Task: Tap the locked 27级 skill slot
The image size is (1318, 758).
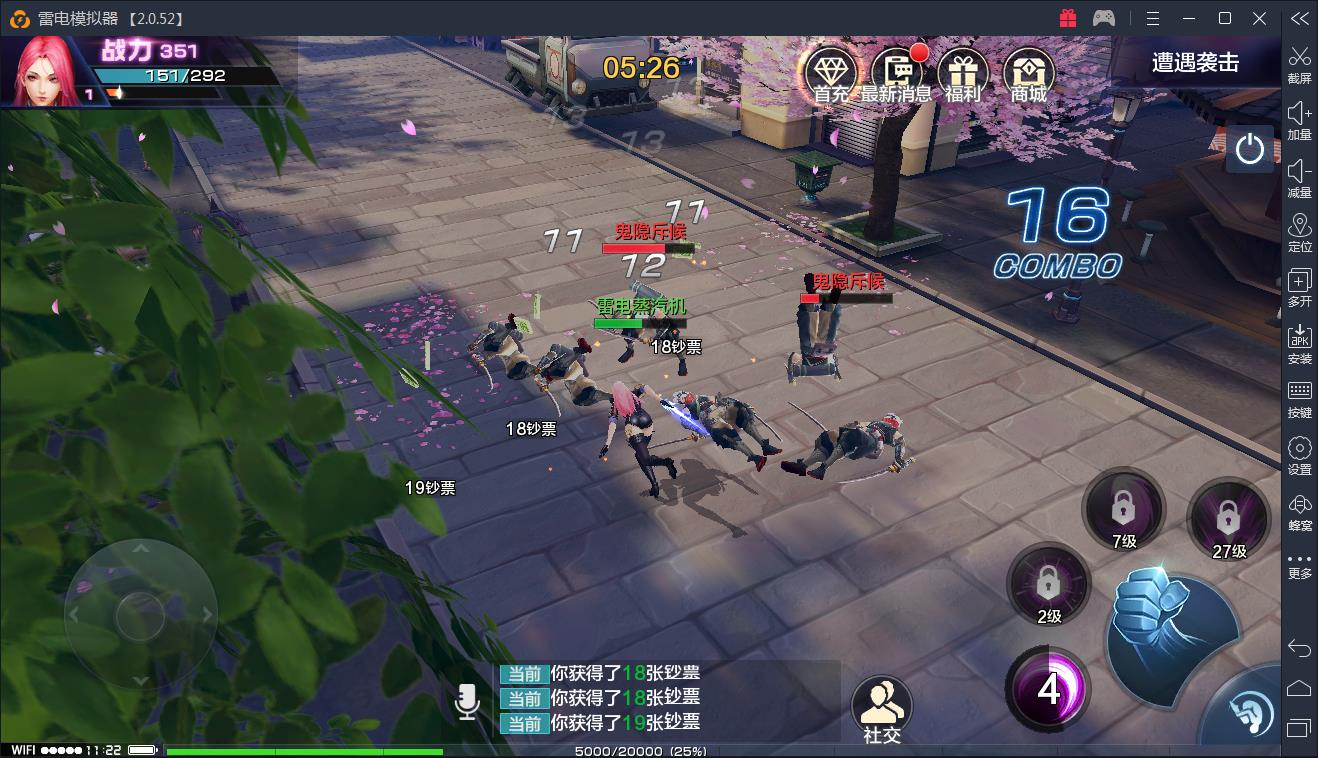Action: (x=1228, y=520)
